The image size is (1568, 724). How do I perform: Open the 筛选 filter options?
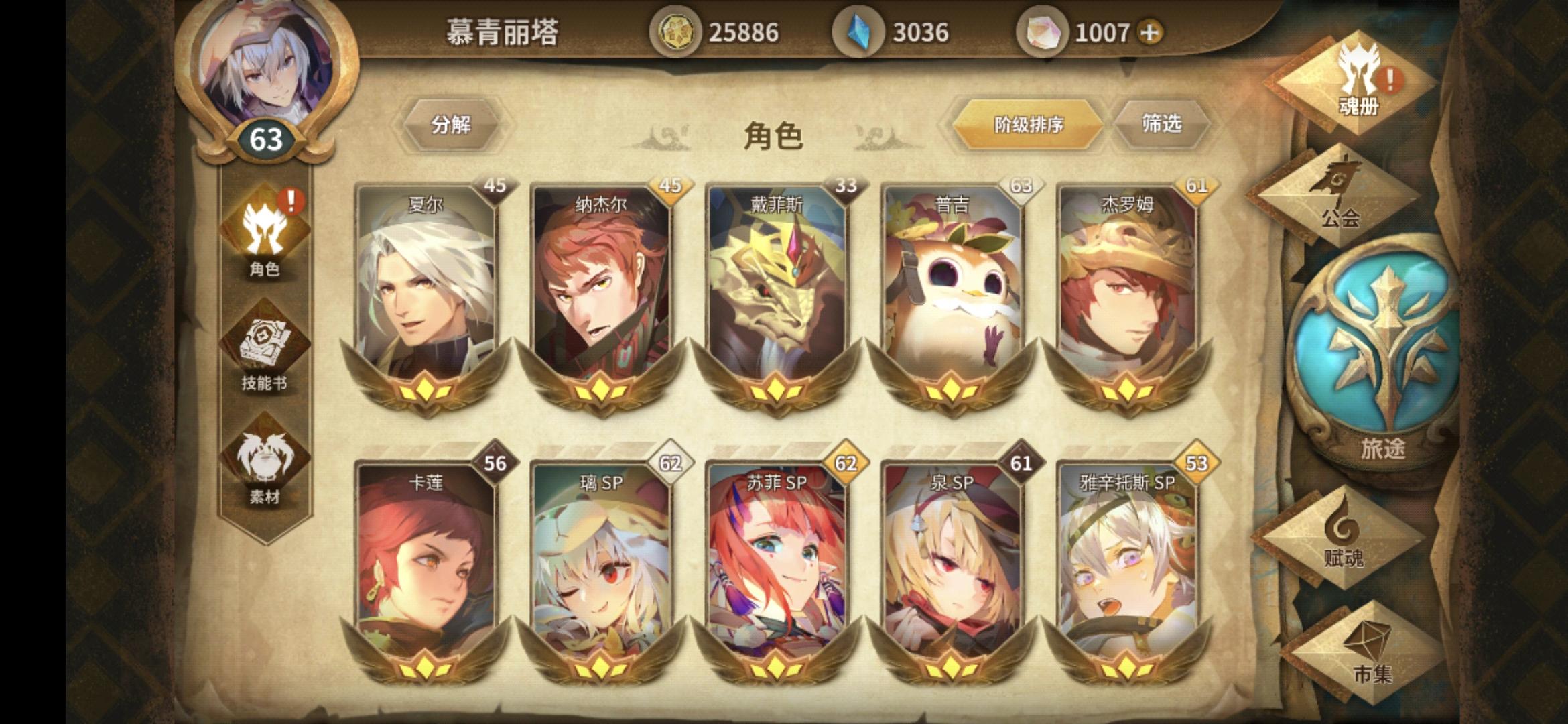pyautogui.click(x=1164, y=124)
